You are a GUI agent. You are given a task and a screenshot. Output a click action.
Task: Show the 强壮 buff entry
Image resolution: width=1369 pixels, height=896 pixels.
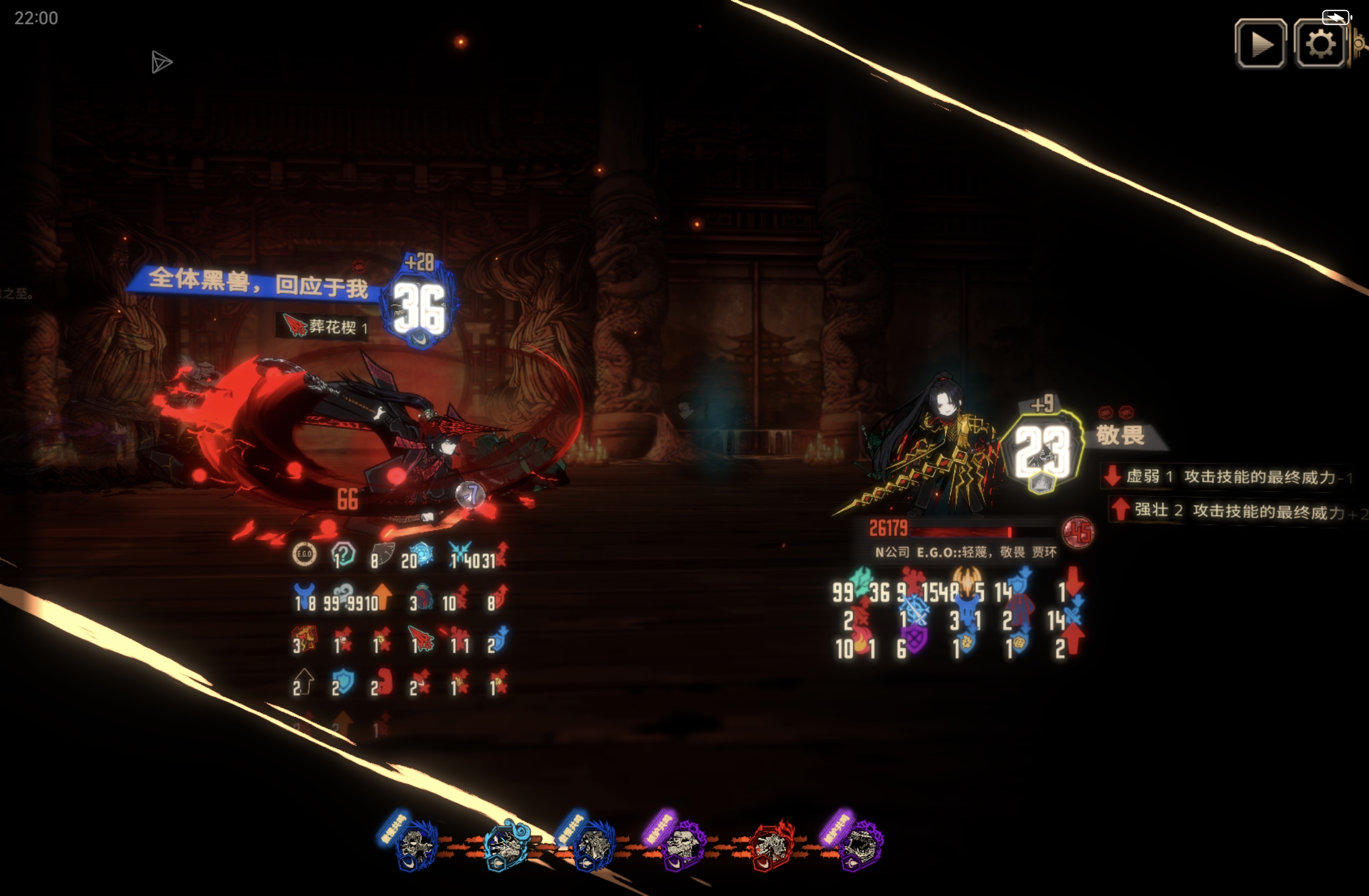[1232, 511]
